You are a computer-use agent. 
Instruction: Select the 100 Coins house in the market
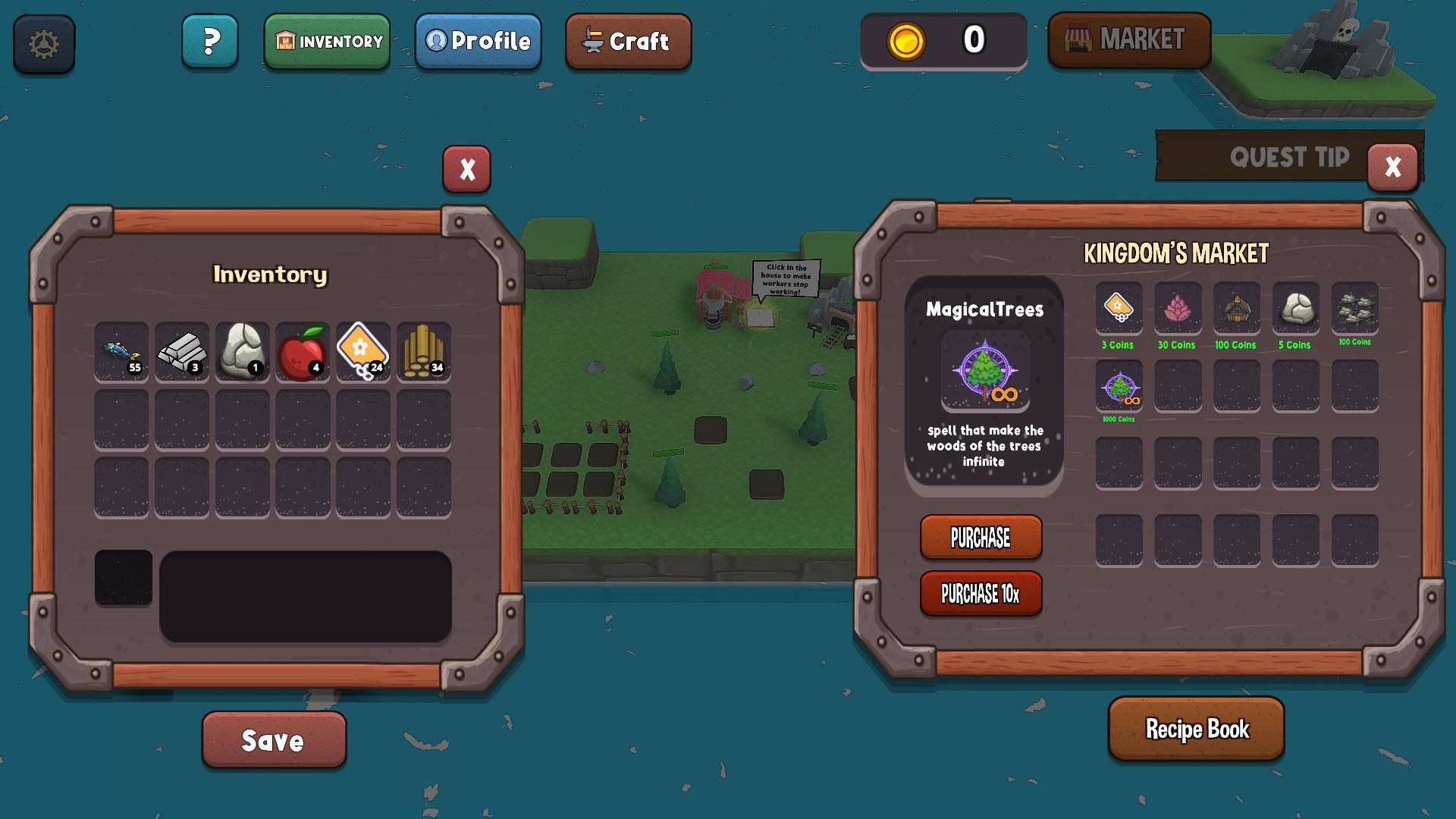tap(1237, 309)
